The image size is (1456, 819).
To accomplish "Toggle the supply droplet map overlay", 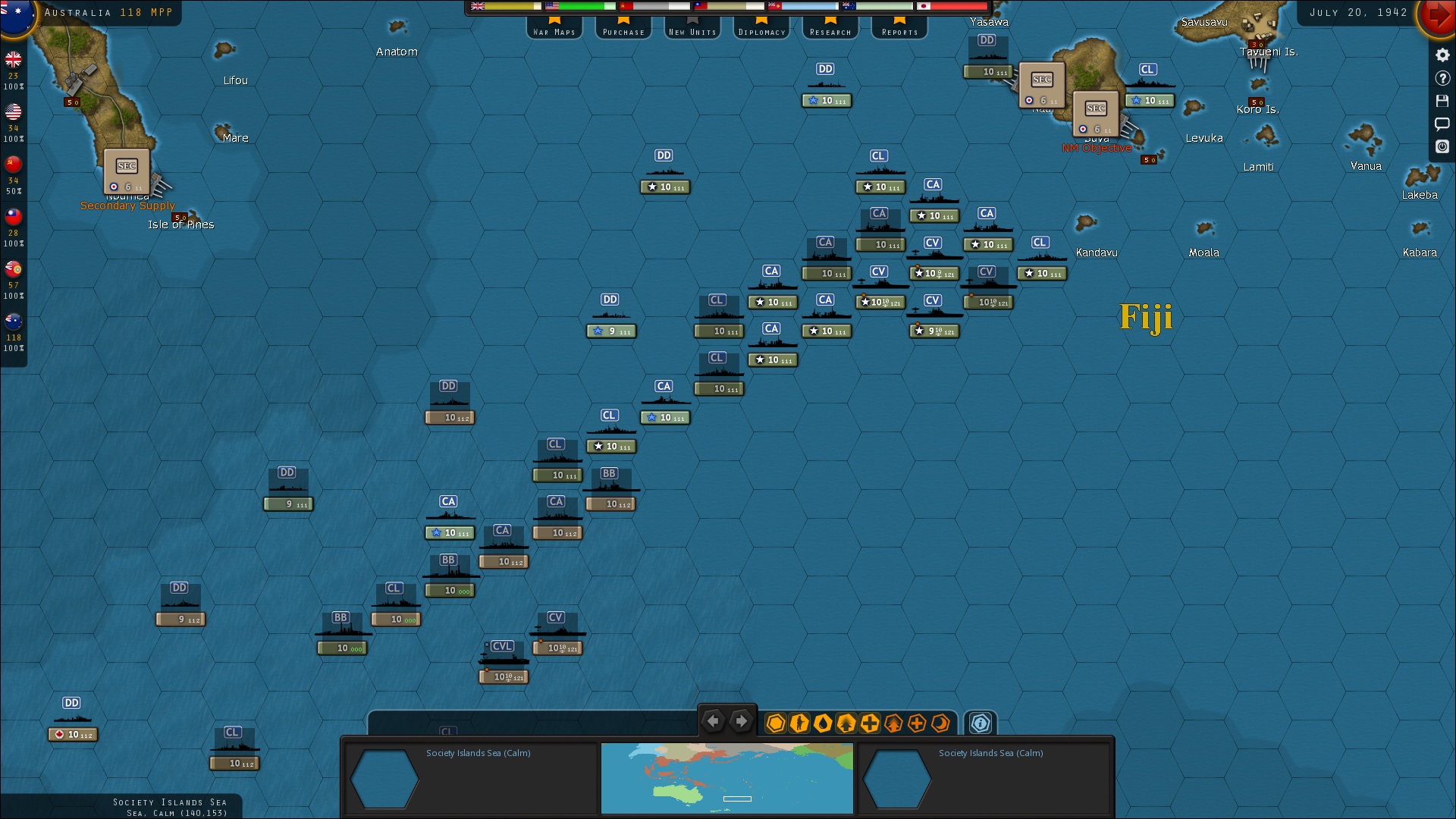I will (x=823, y=723).
